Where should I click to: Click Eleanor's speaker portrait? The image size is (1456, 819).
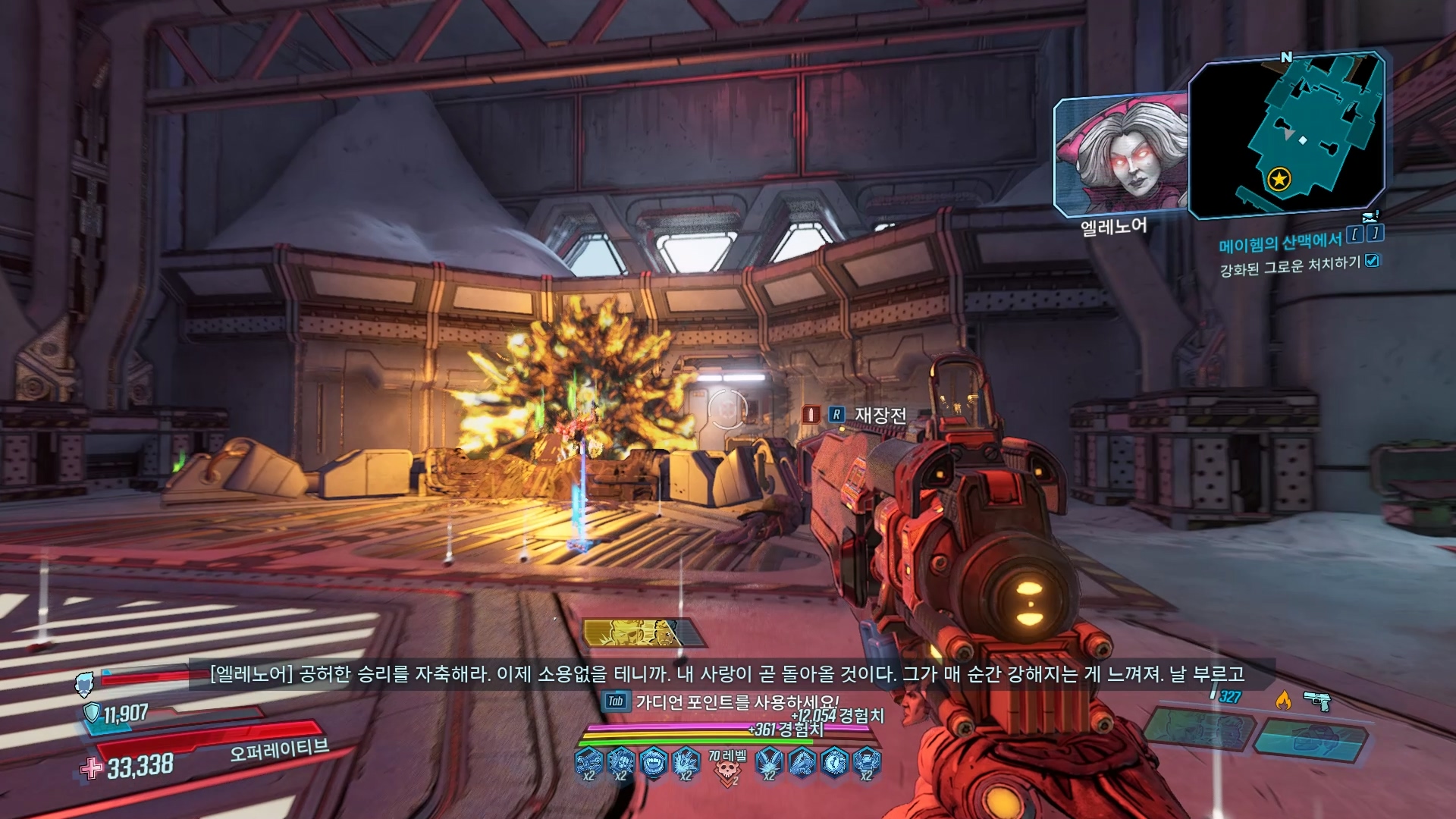1119,156
